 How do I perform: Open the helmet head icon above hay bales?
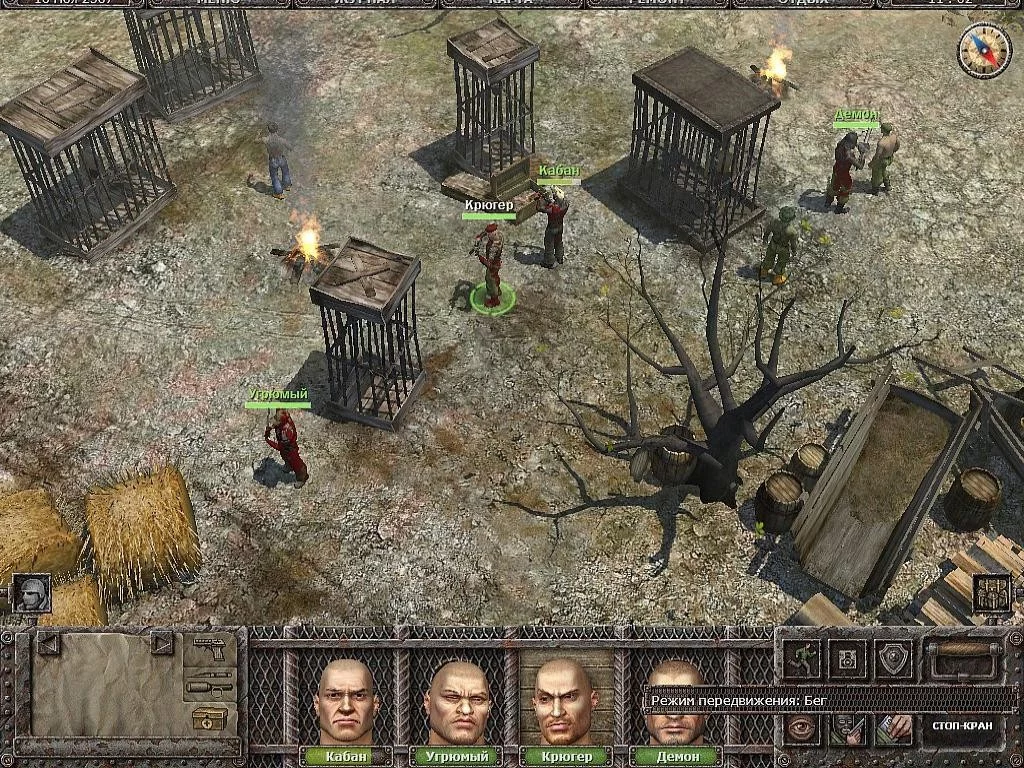point(31,593)
